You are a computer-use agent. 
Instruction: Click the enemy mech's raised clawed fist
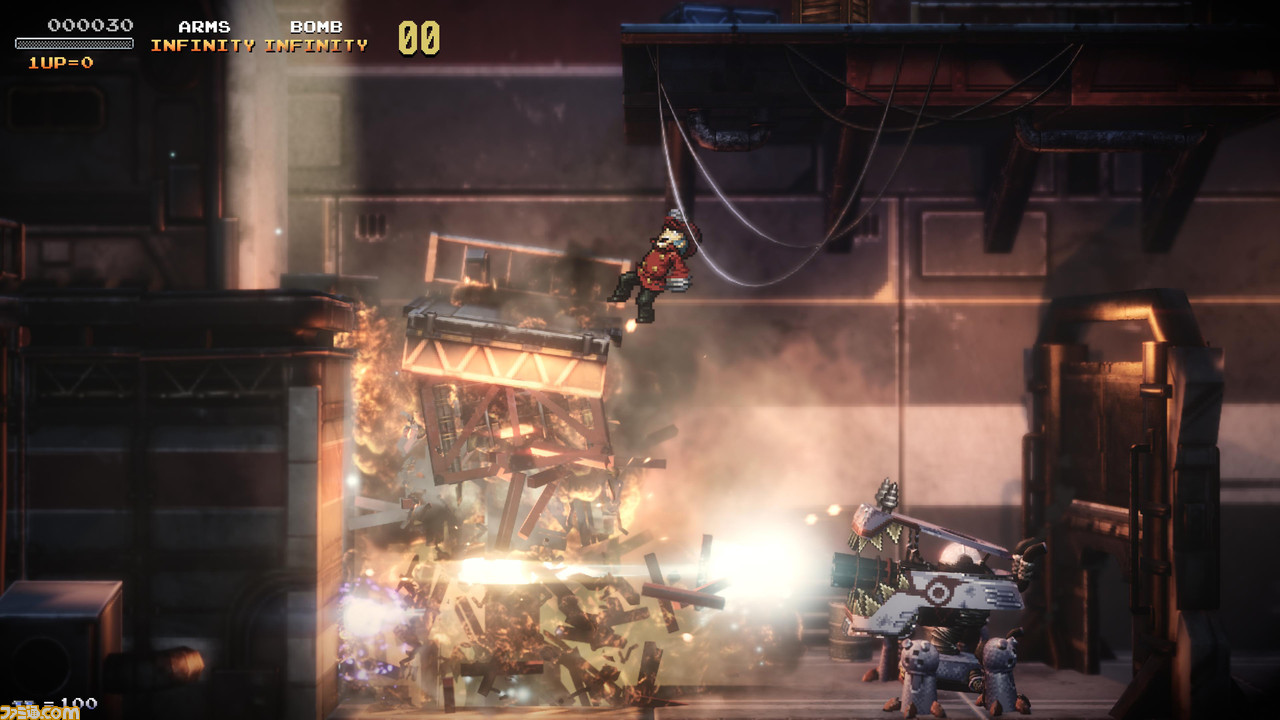pos(886,492)
